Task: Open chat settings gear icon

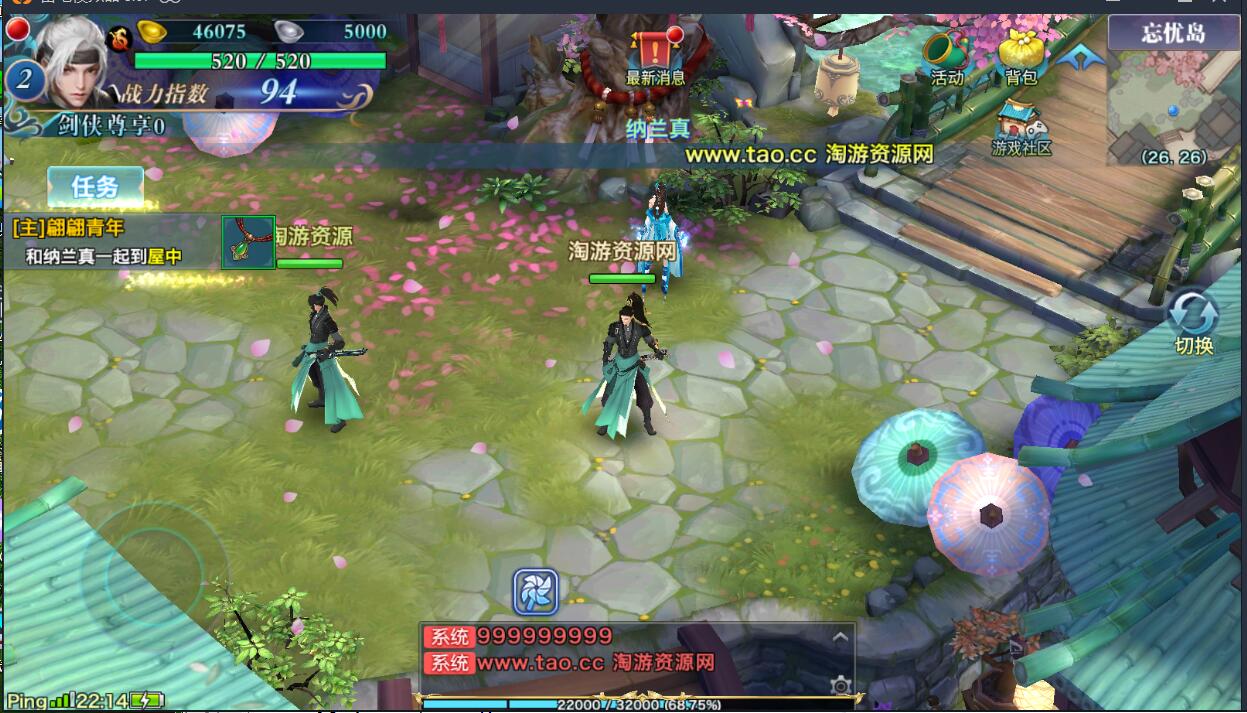Action: [840, 685]
